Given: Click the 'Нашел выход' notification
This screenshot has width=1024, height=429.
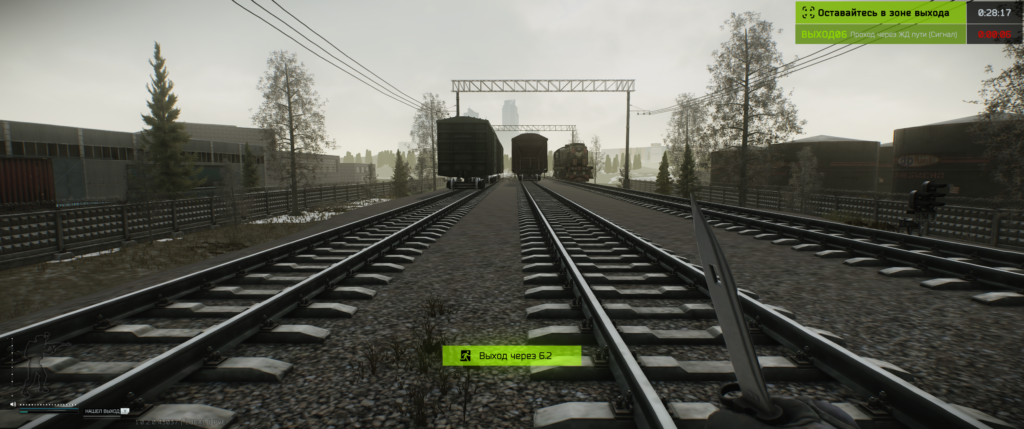Looking at the screenshot, I should tap(105, 411).
